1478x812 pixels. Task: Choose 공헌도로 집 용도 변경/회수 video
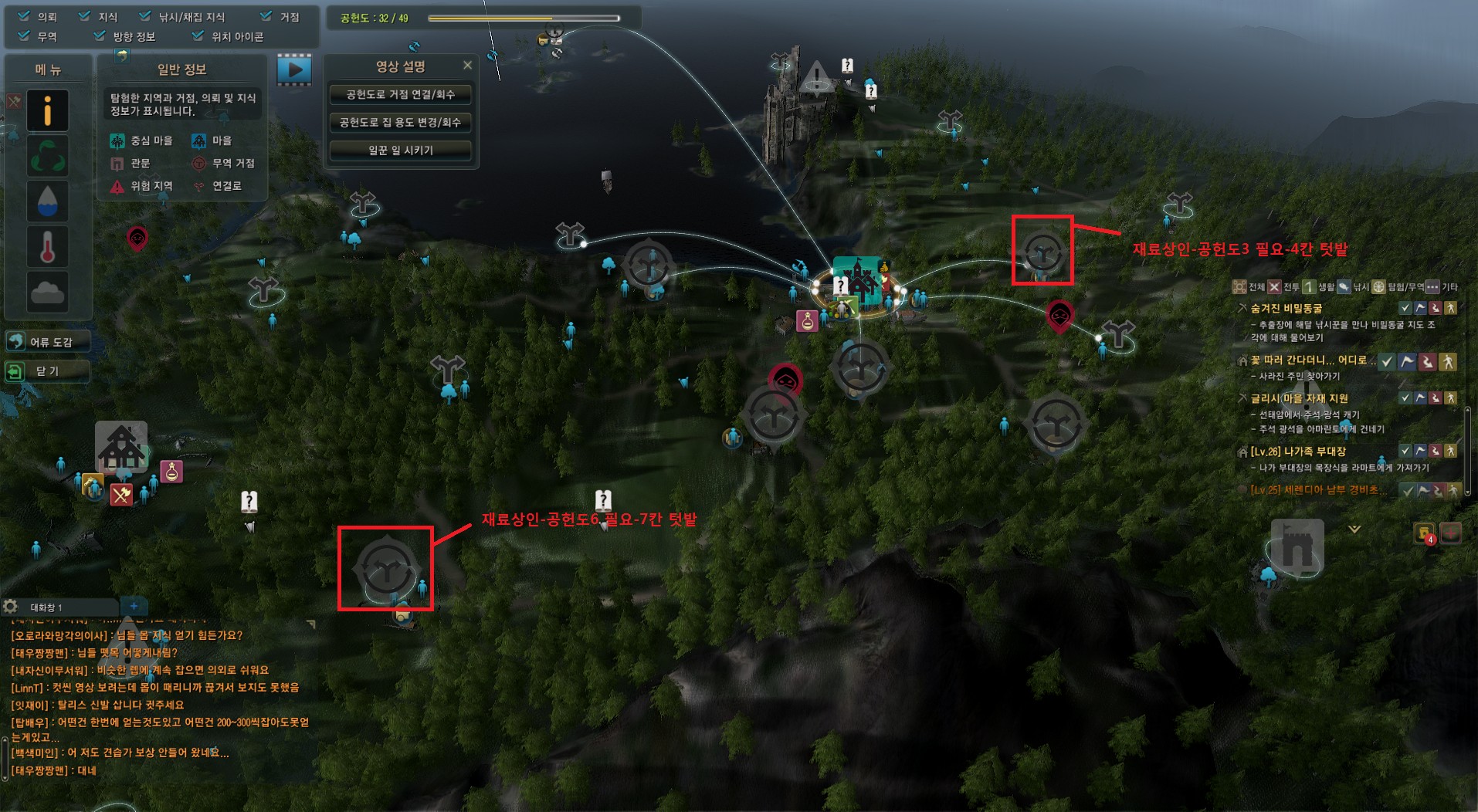coord(400,123)
